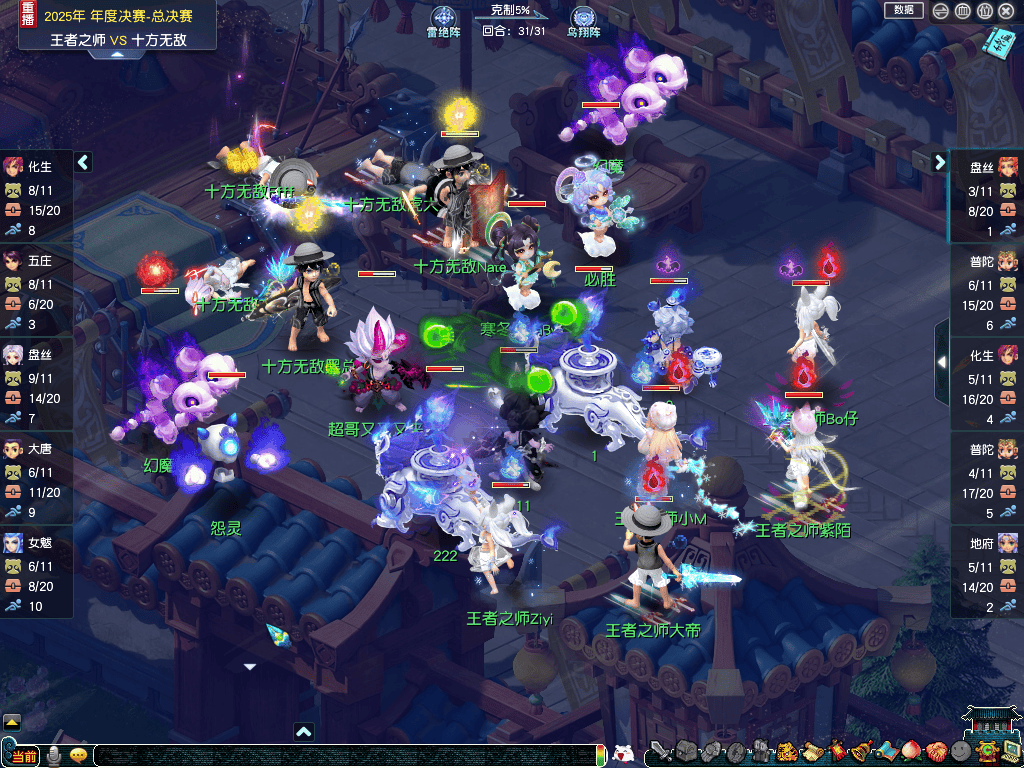Click the 位 position button

984,11
